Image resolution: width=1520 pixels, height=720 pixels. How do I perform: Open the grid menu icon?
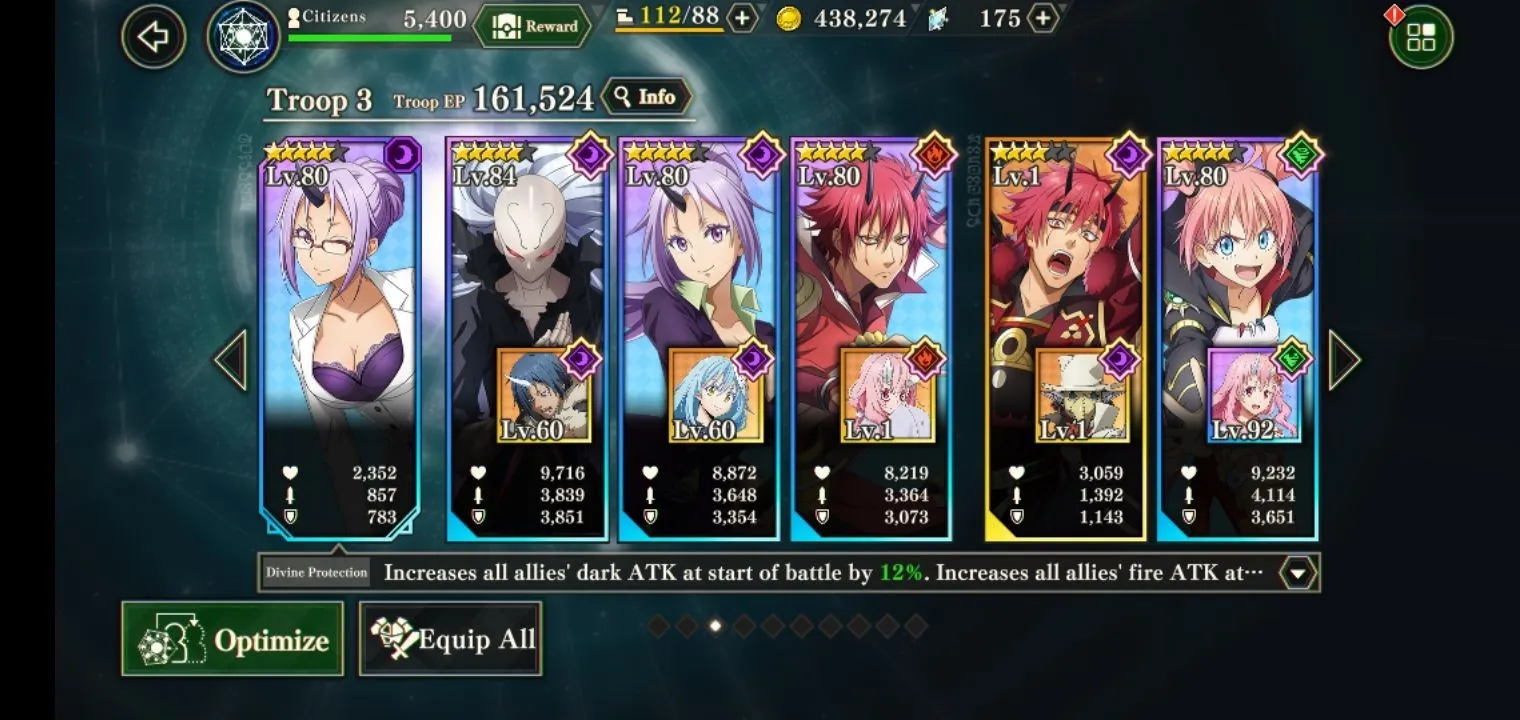[1420, 37]
